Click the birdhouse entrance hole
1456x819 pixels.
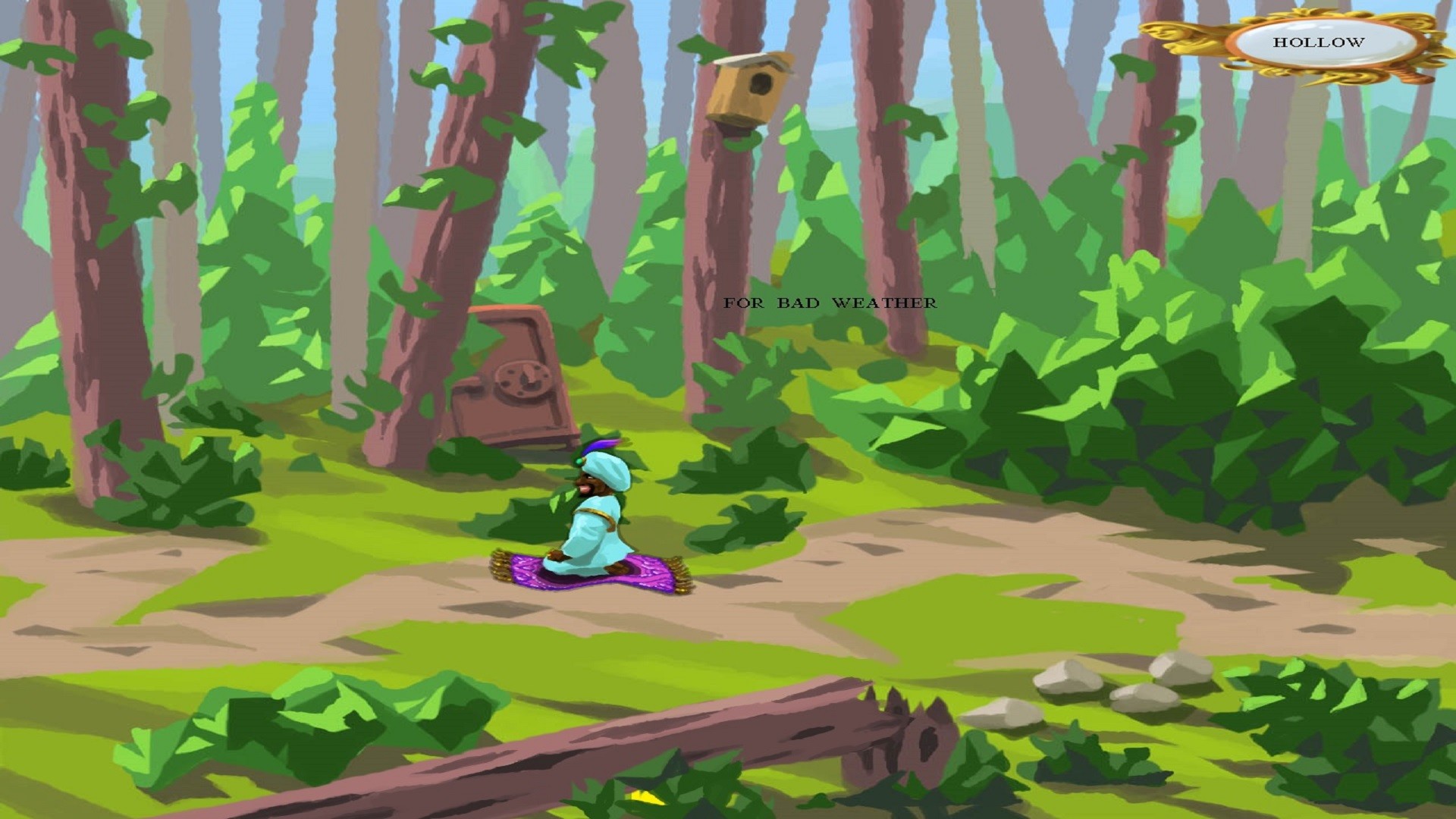[762, 85]
